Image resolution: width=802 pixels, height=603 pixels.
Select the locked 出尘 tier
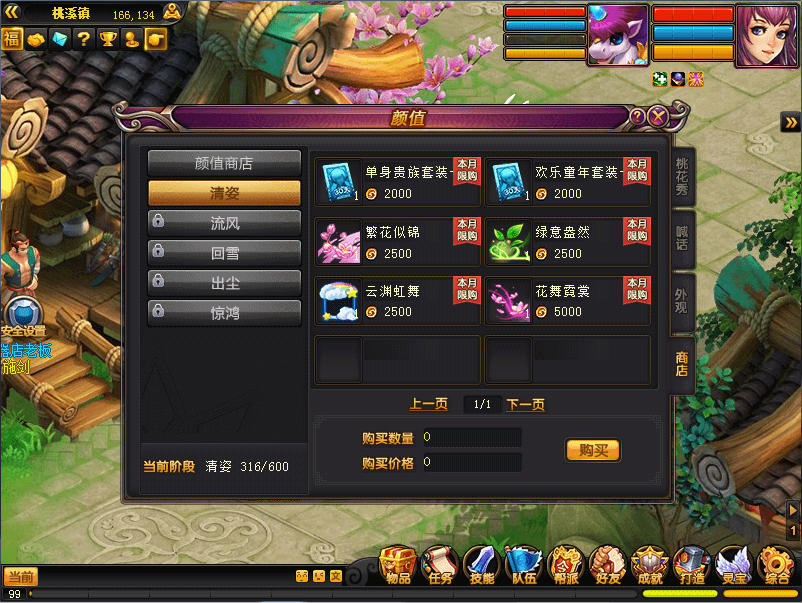click(224, 283)
